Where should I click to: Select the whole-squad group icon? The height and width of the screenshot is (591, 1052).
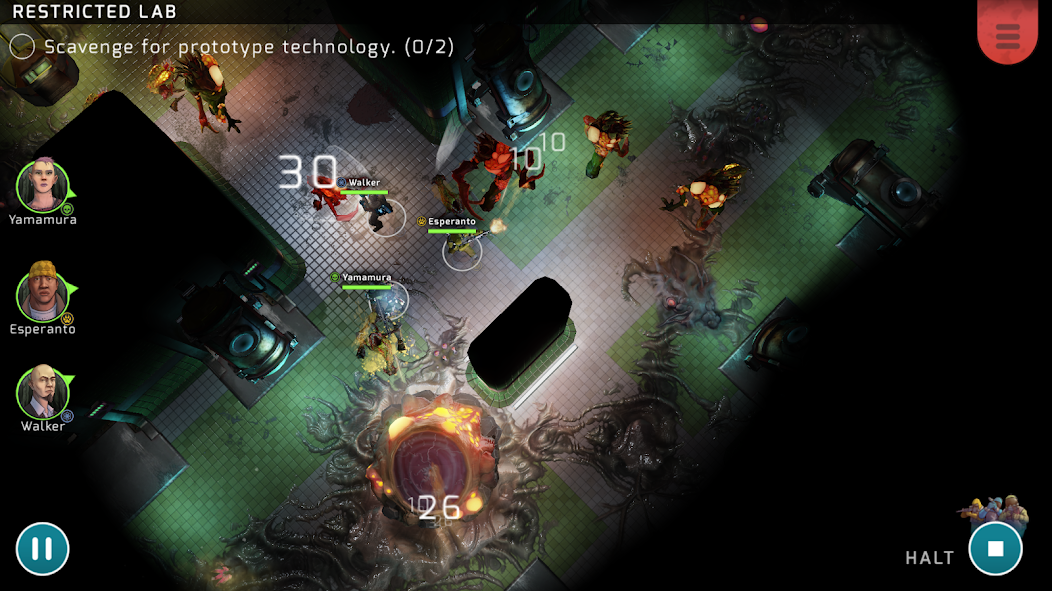993,508
